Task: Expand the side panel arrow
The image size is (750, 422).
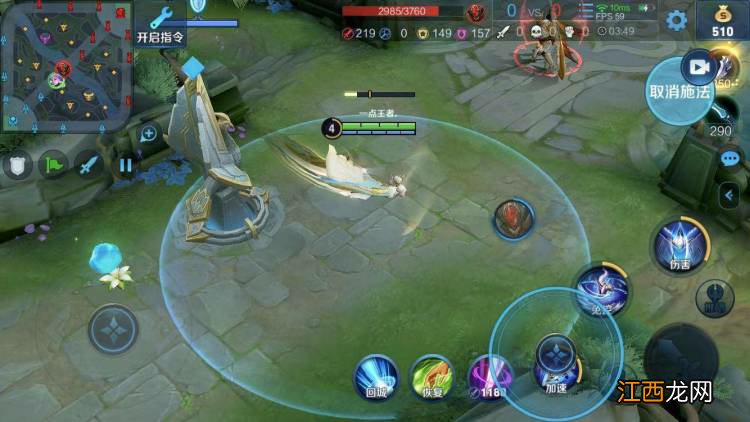Action: 731,195
